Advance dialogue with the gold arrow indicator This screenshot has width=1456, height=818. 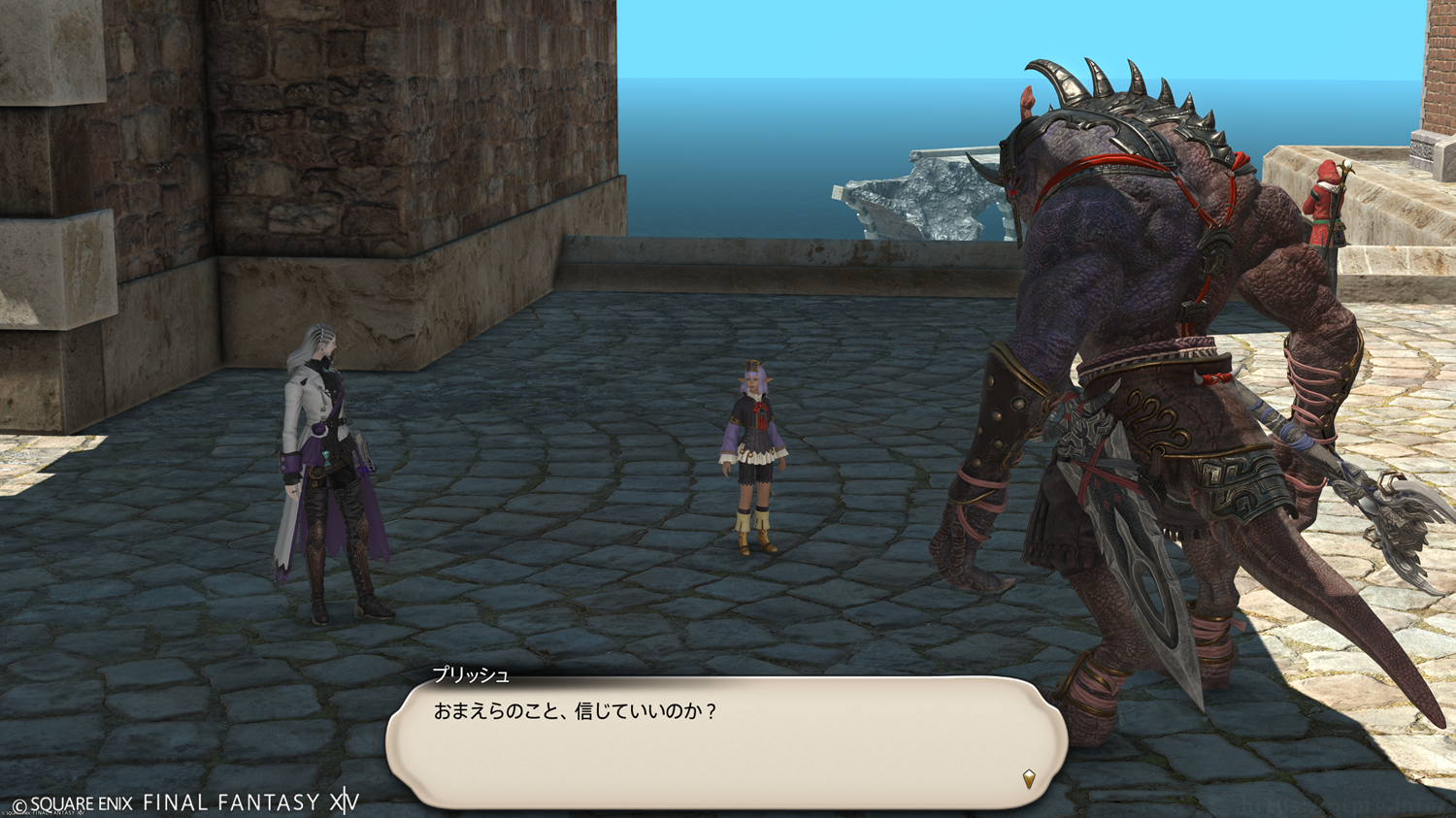(x=1029, y=778)
